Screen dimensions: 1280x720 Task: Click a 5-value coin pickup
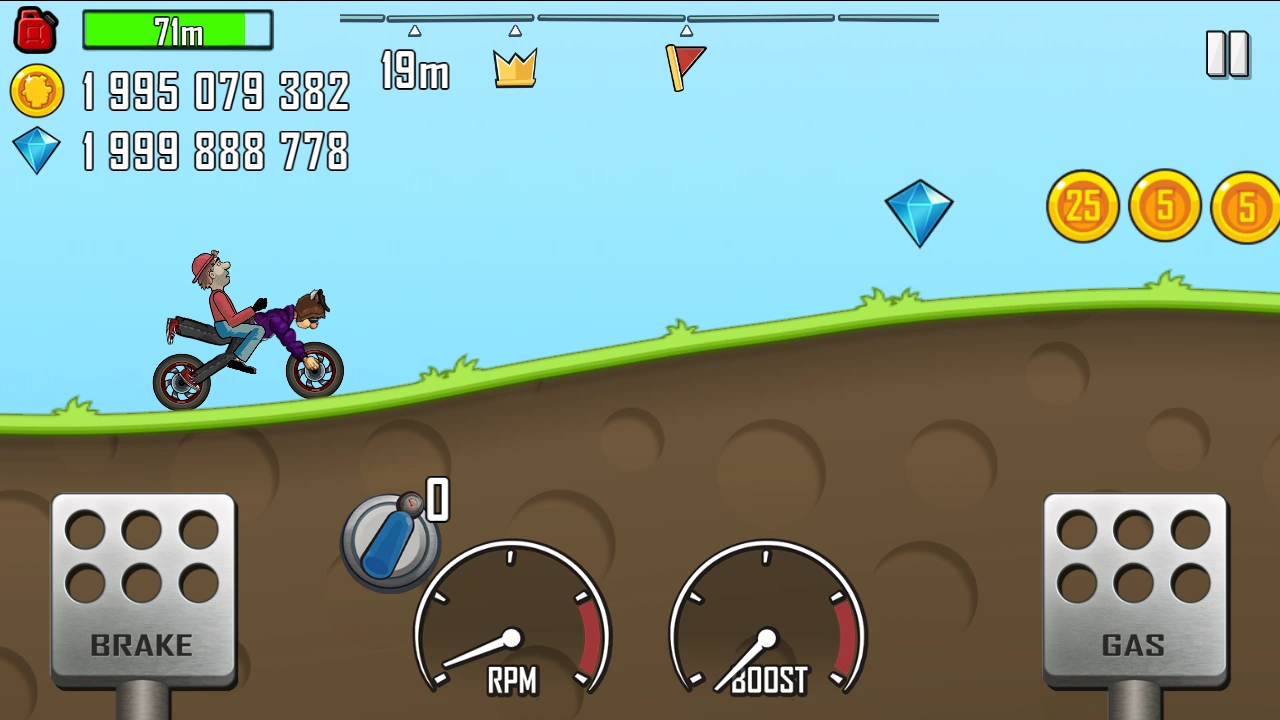1163,207
